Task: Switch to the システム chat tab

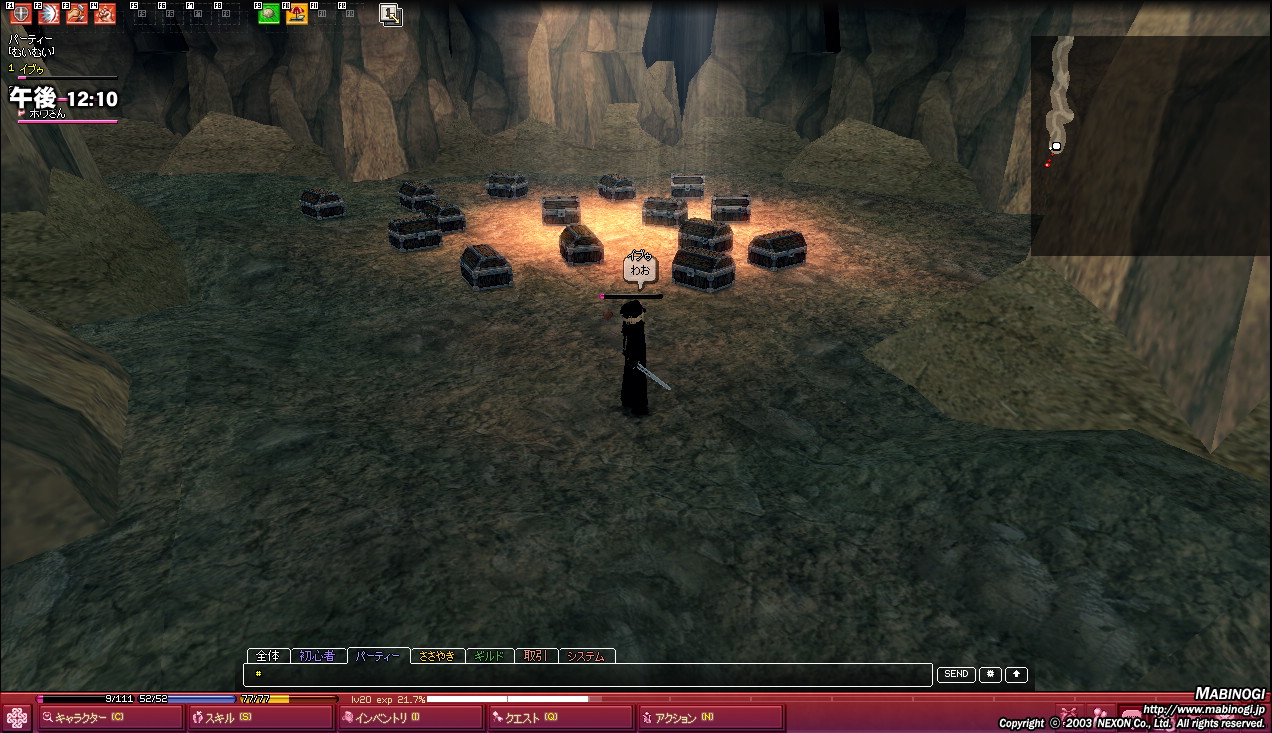Action: [x=586, y=656]
